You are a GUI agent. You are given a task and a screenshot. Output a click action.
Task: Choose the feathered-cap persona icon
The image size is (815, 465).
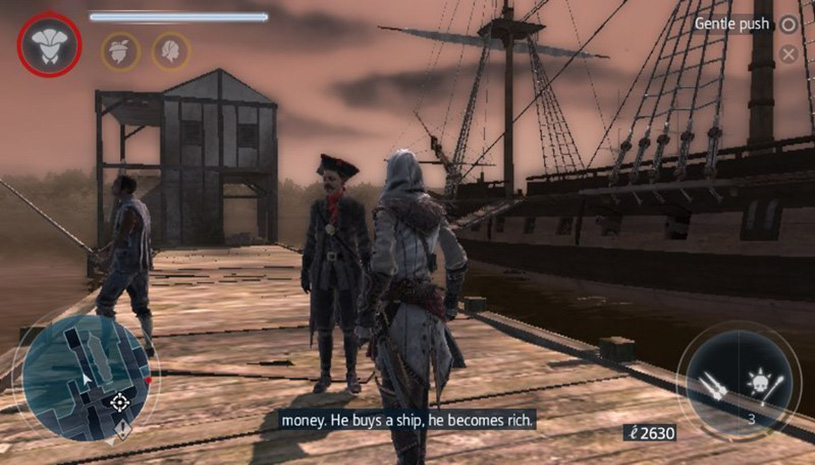pyautogui.click(x=120, y=50)
